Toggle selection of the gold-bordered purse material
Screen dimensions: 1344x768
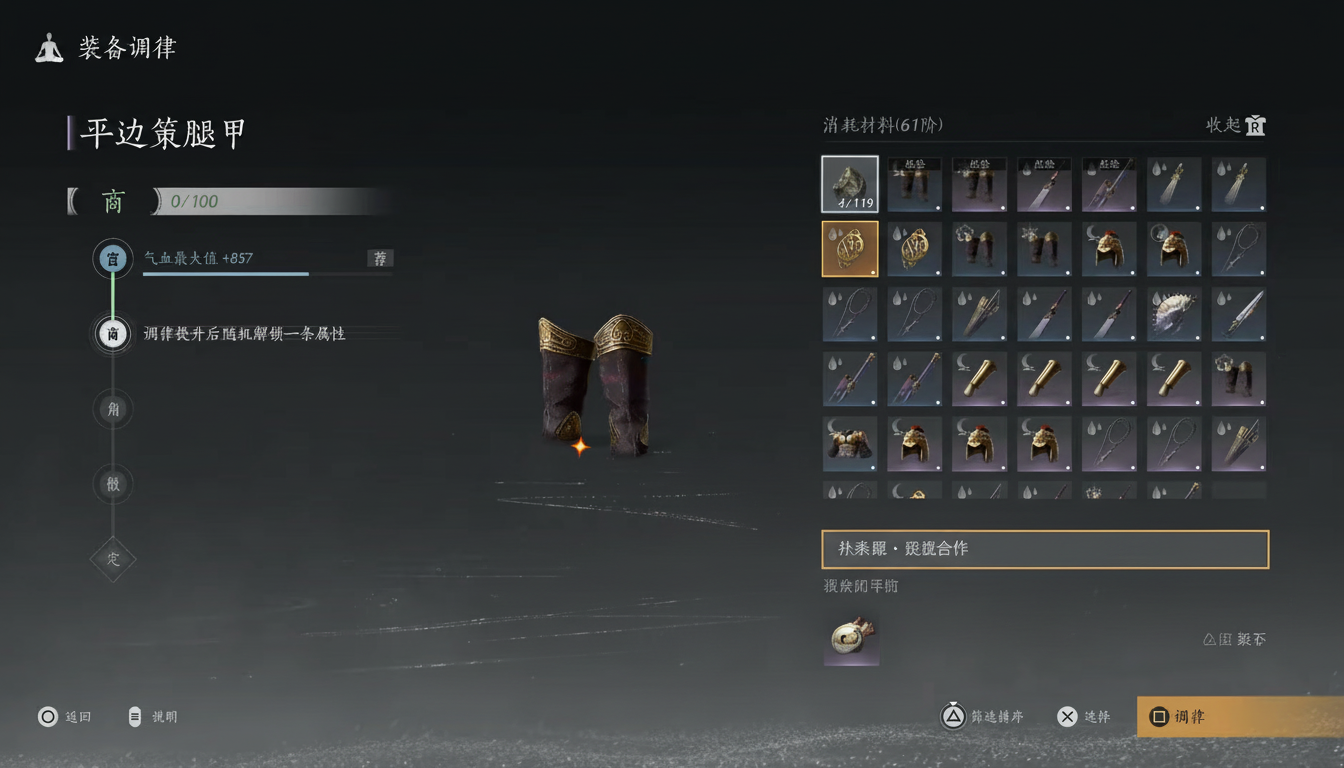click(850, 249)
